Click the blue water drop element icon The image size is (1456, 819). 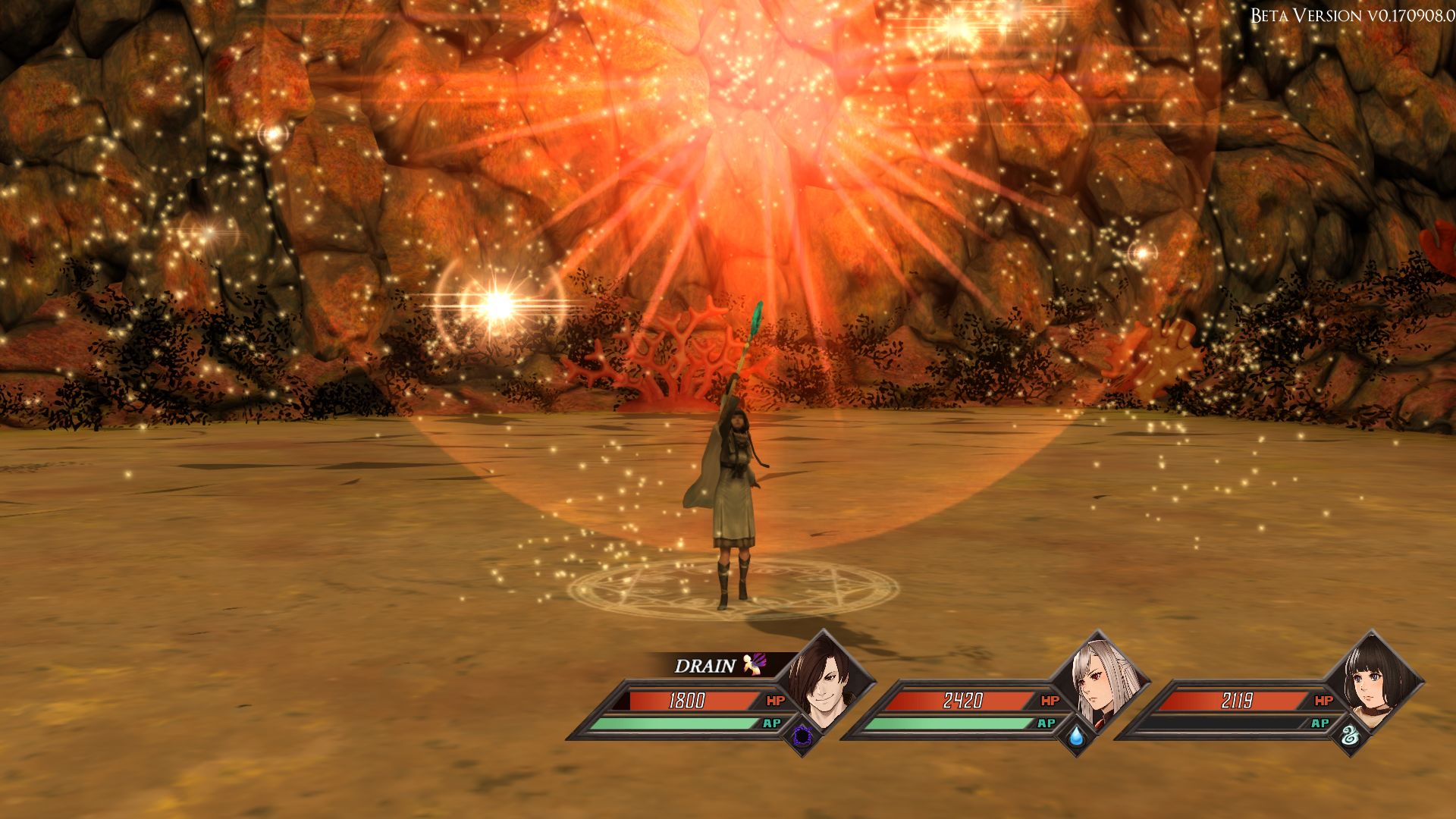coord(1076,736)
